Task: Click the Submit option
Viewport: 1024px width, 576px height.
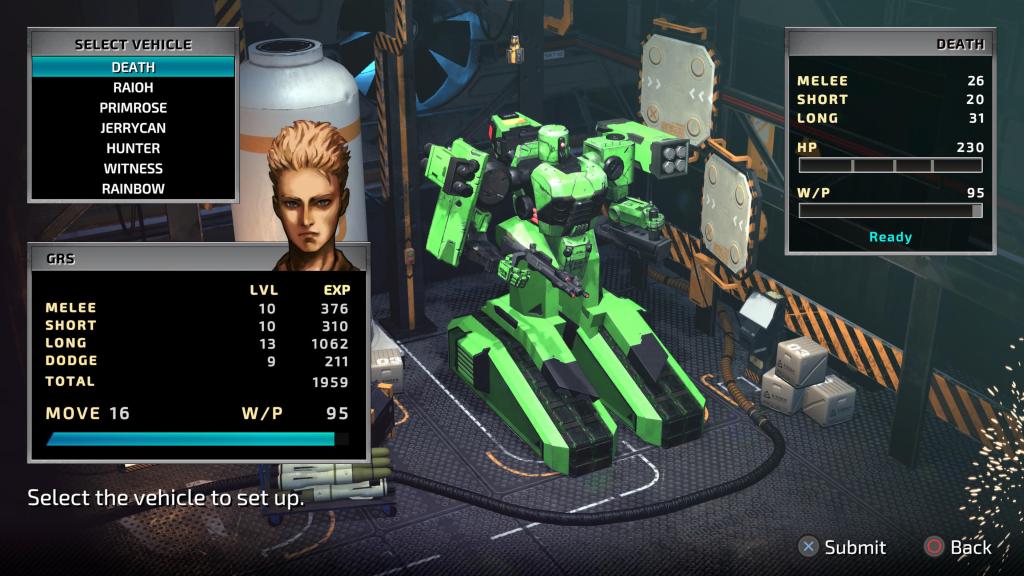Action: click(x=842, y=547)
